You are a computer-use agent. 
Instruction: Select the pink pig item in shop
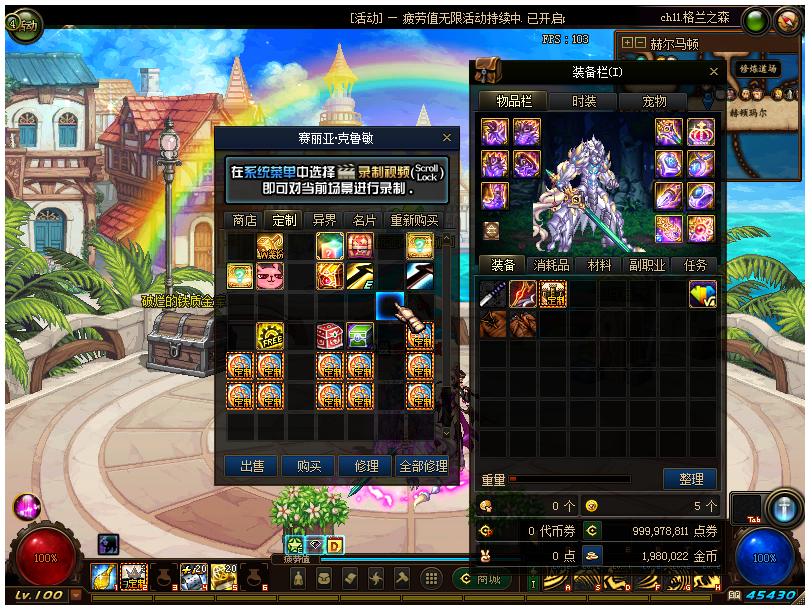(270, 276)
